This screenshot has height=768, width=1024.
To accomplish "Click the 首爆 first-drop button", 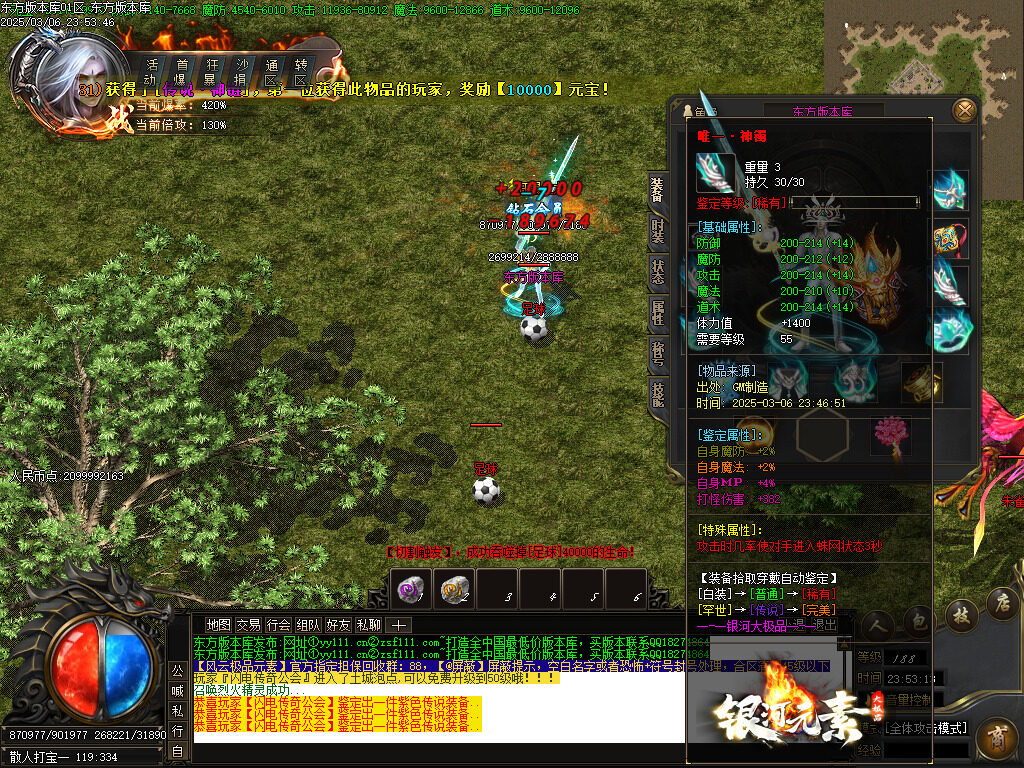I will [x=181, y=72].
